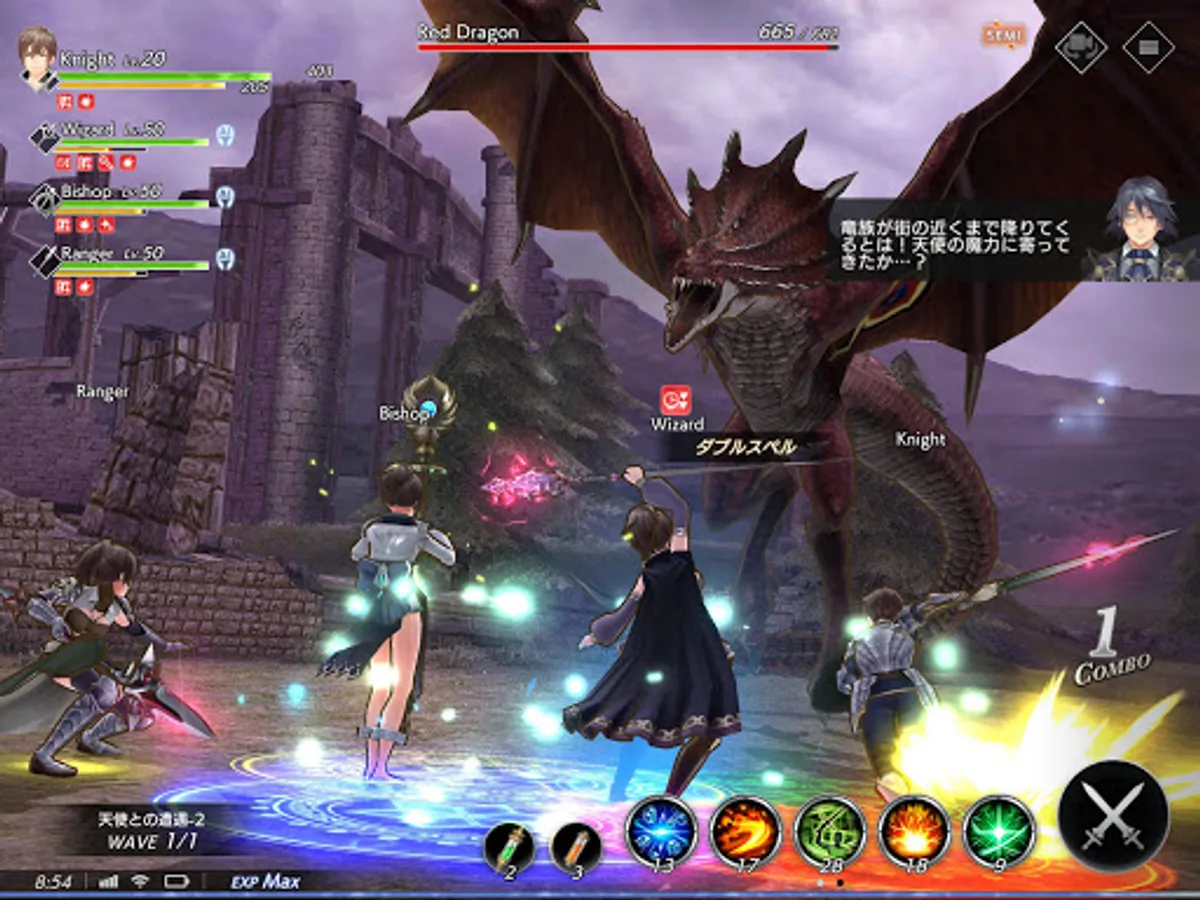
Task: Cast the orange flame slash skill
Action: pyautogui.click(x=746, y=832)
